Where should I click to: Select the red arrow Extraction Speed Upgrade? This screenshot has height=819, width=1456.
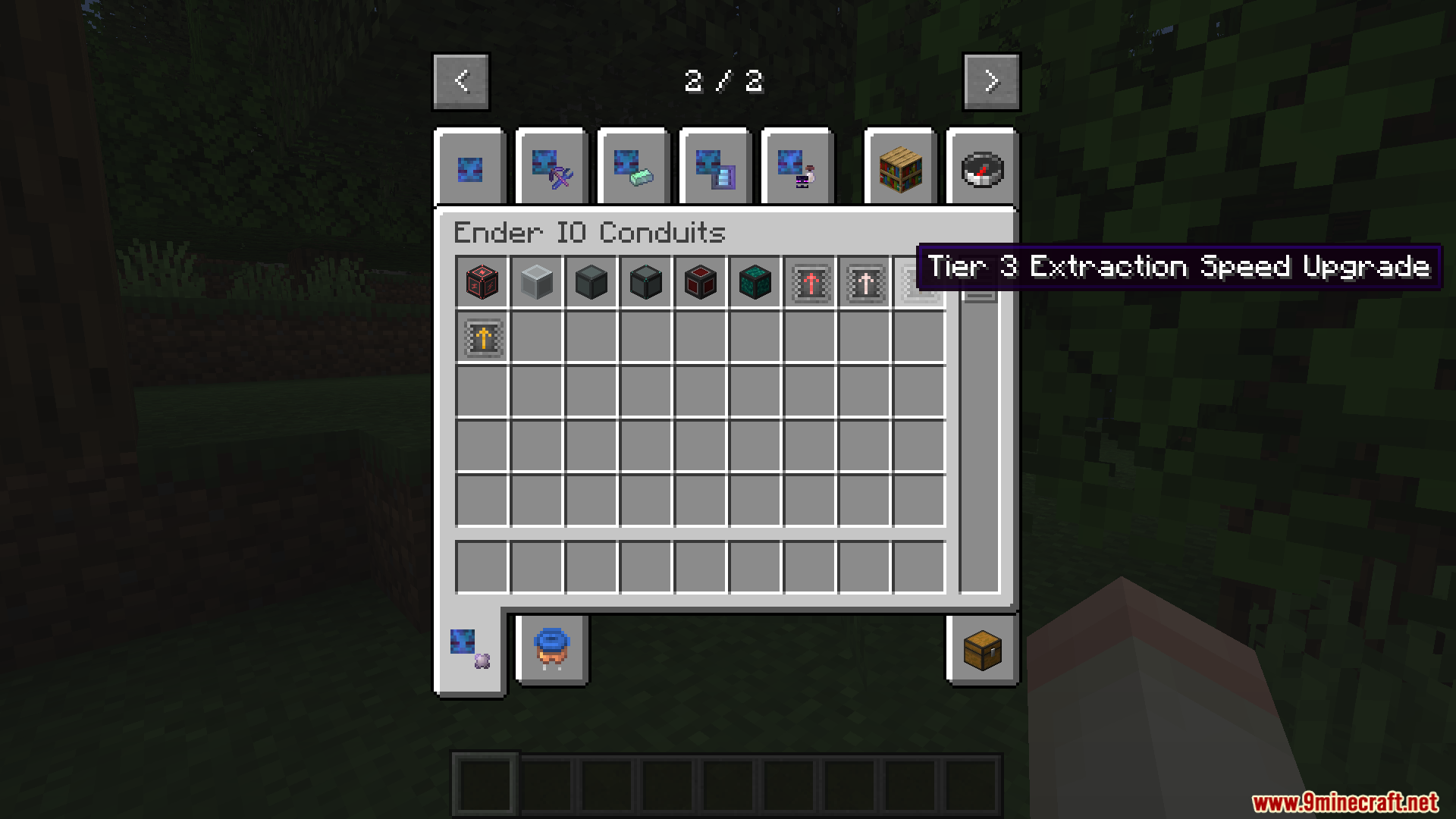[x=809, y=282]
